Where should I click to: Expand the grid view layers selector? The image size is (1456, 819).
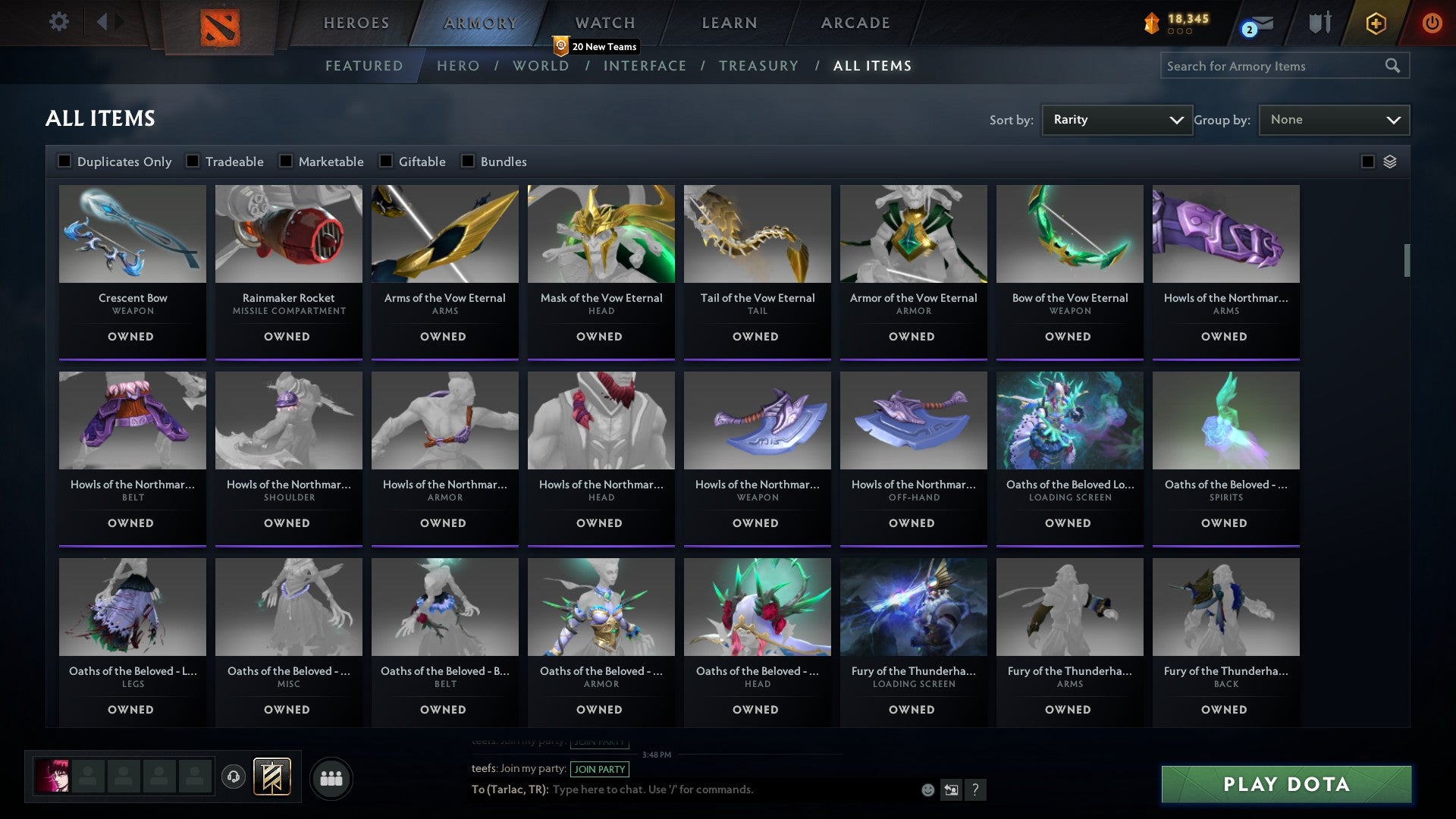pyautogui.click(x=1389, y=161)
